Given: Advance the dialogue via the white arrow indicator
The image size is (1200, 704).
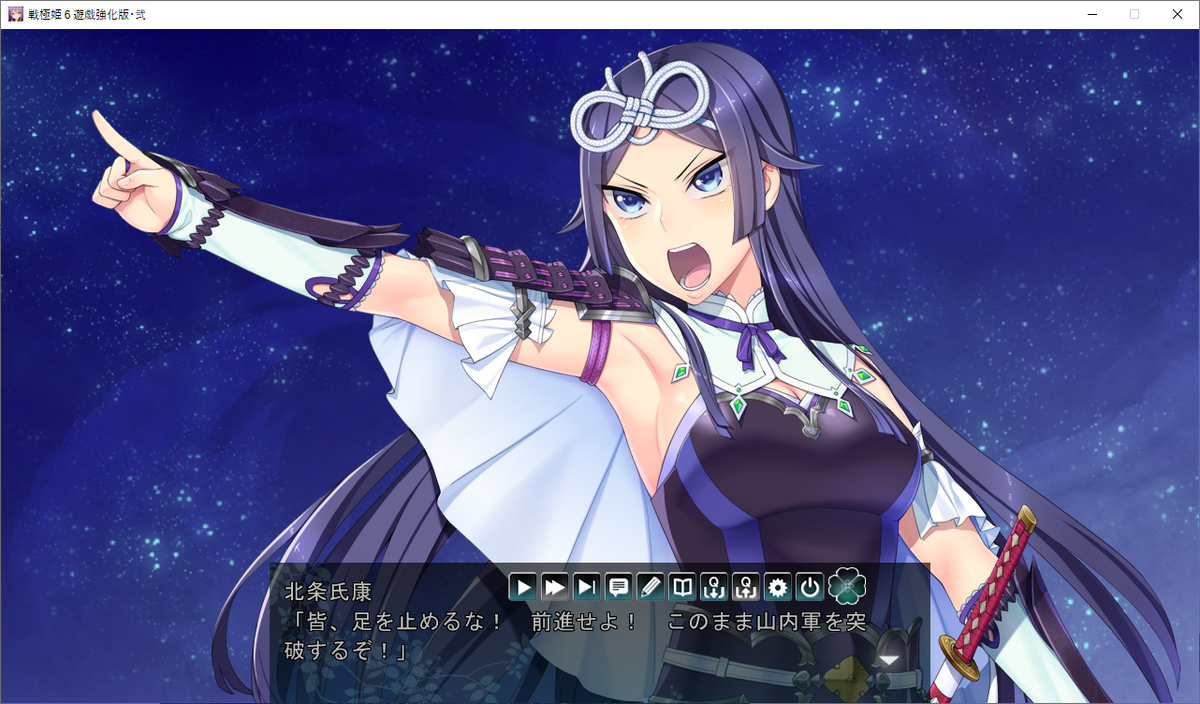Looking at the screenshot, I should pos(887,660).
